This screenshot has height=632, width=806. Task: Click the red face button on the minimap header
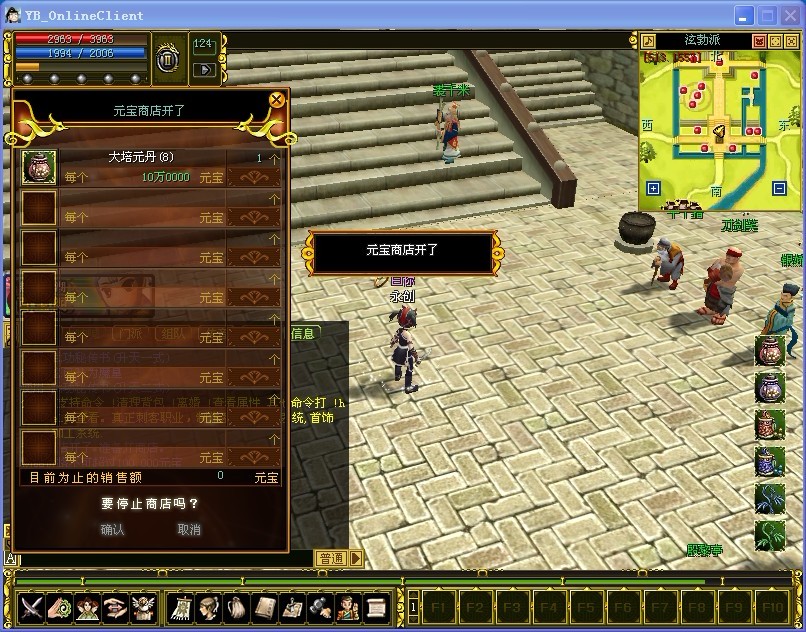point(760,41)
